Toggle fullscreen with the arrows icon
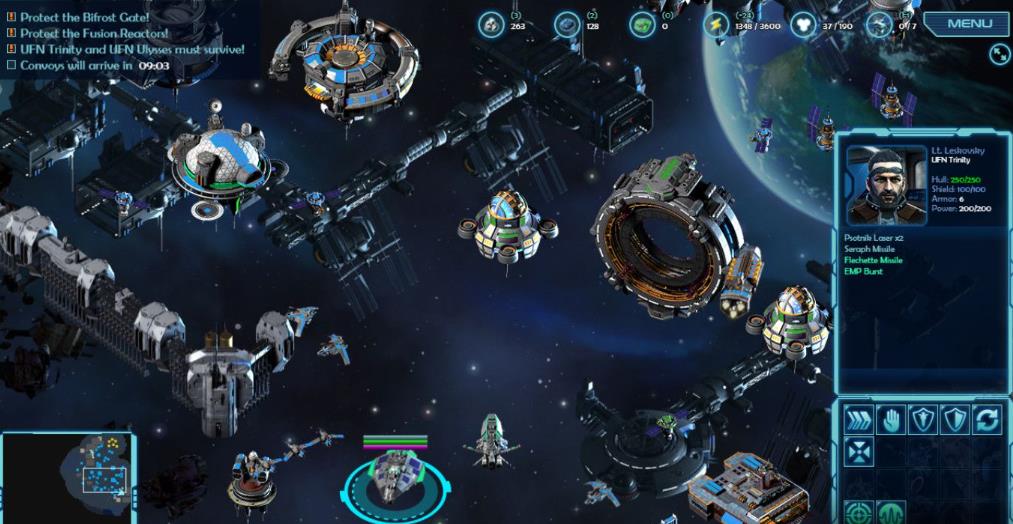 coord(999,54)
